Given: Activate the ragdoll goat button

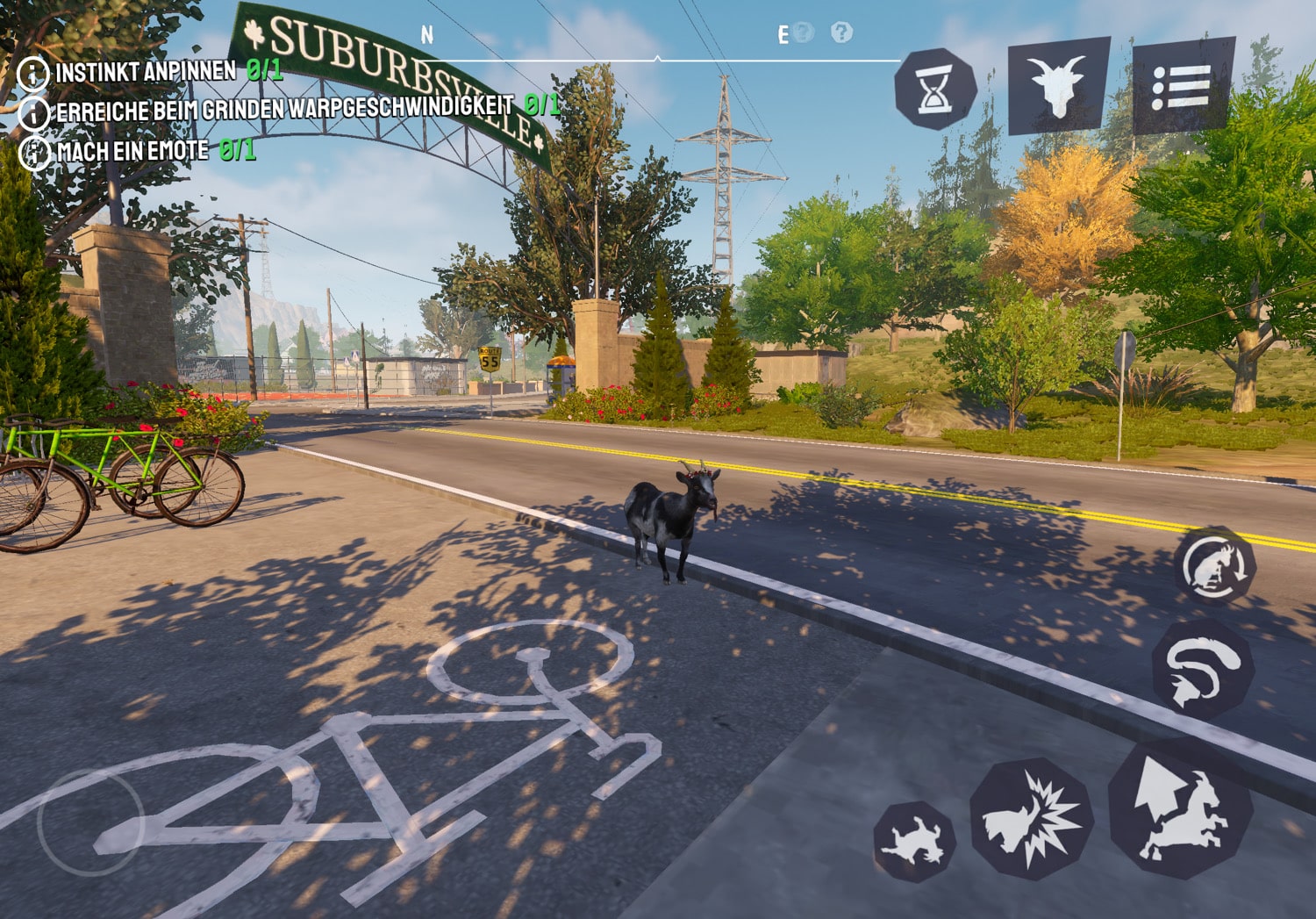Looking at the screenshot, I should [x=915, y=842].
